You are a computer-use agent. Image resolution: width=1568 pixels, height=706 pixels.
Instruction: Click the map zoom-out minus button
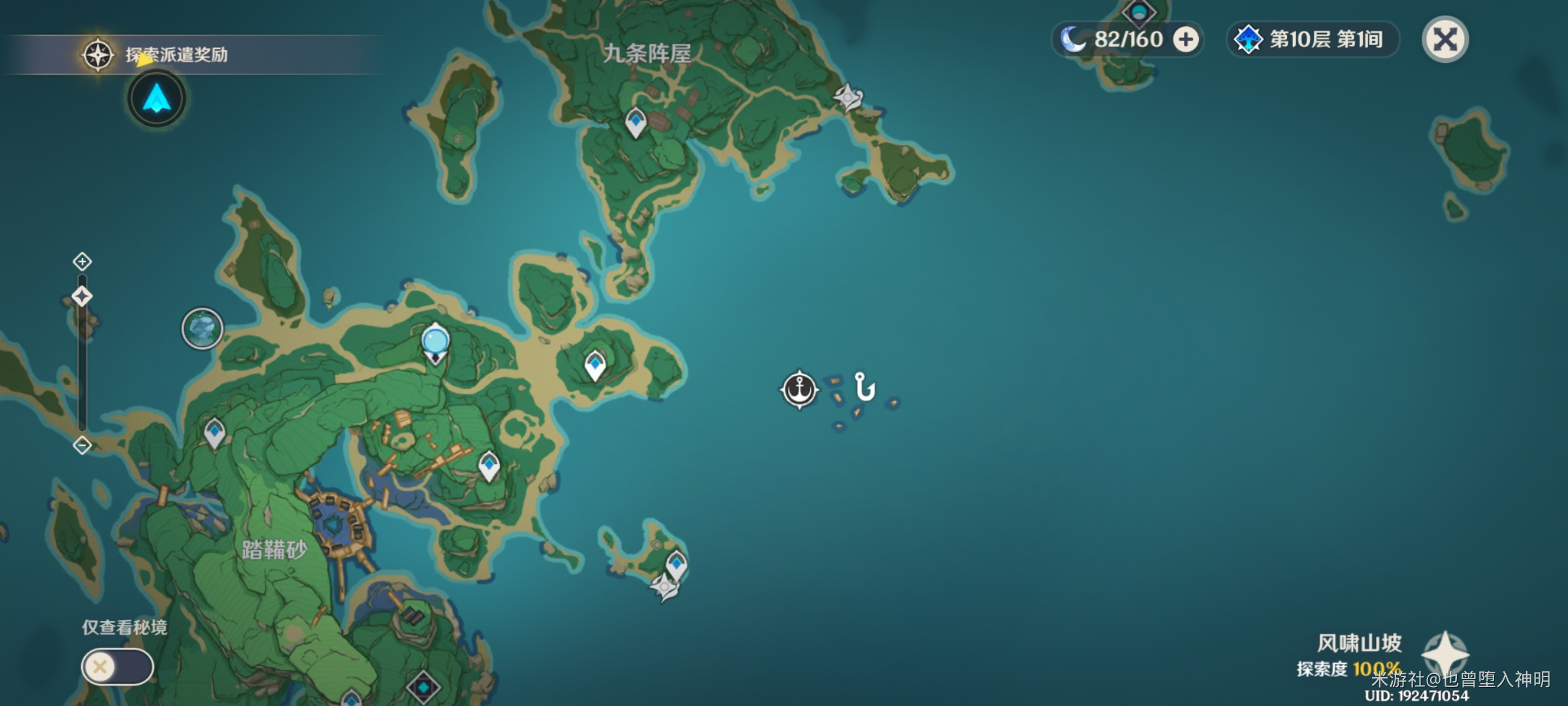click(82, 446)
